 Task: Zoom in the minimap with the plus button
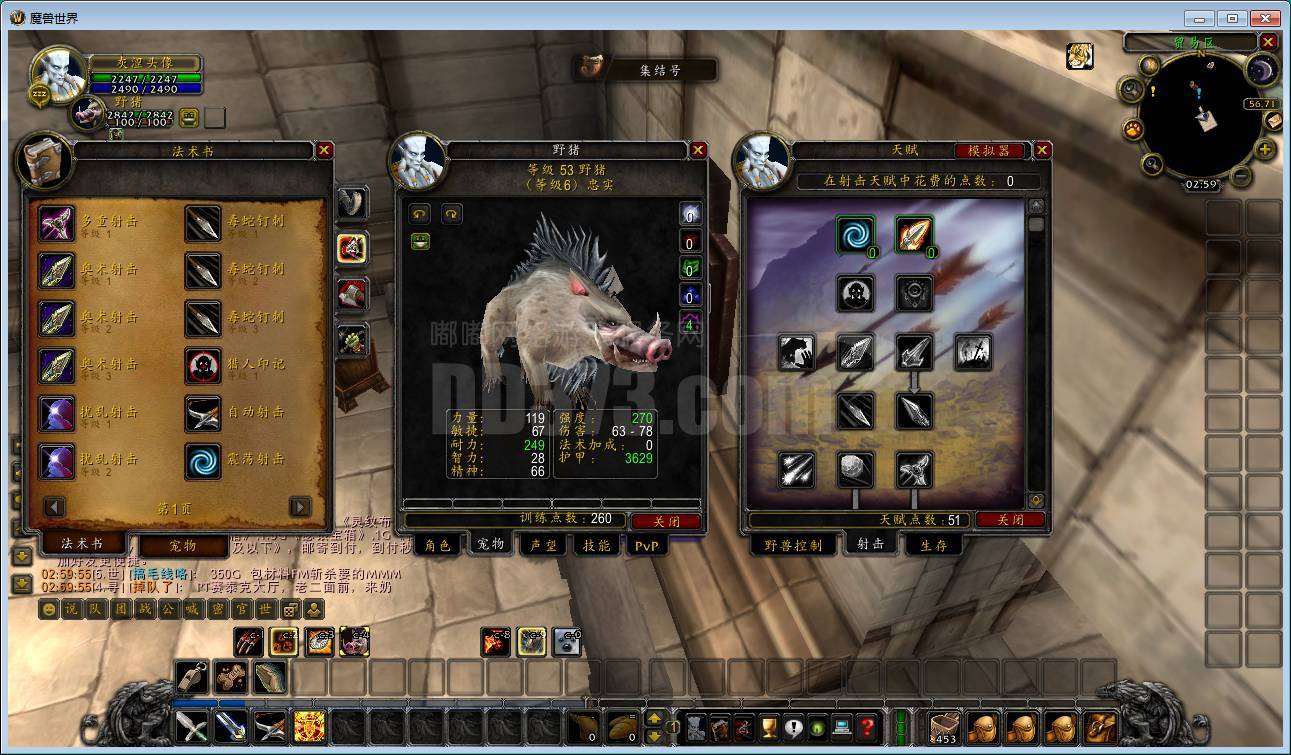pyautogui.click(x=1265, y=150)
